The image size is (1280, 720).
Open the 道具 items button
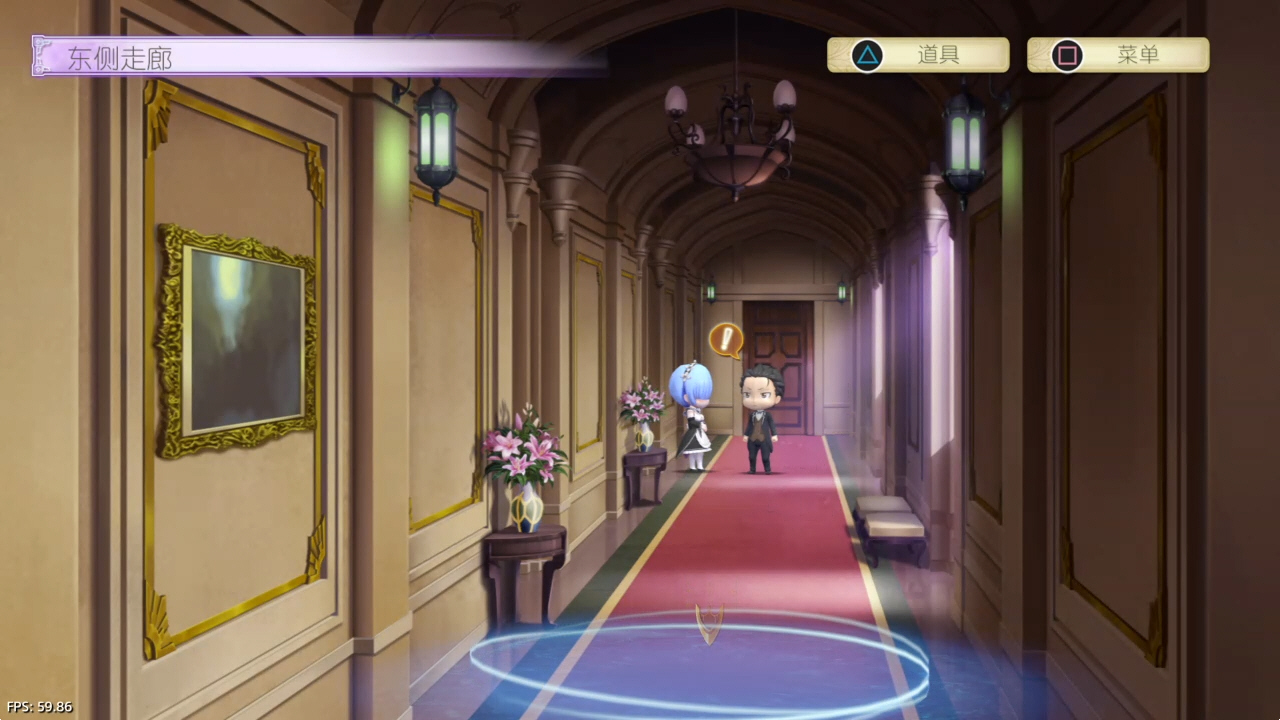point(917,55)
